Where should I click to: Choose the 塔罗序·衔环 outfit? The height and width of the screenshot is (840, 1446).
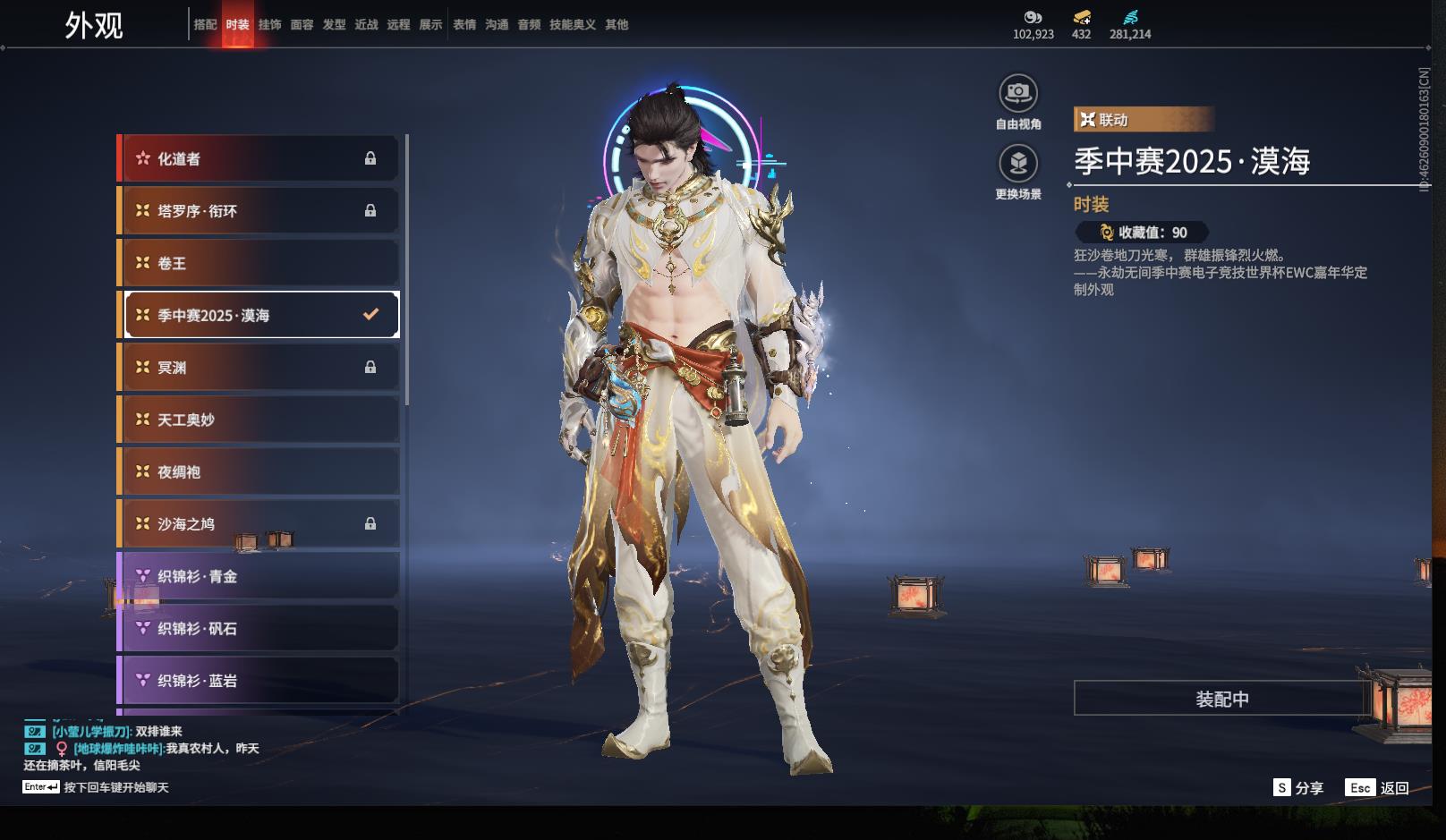tap(259, 211)
